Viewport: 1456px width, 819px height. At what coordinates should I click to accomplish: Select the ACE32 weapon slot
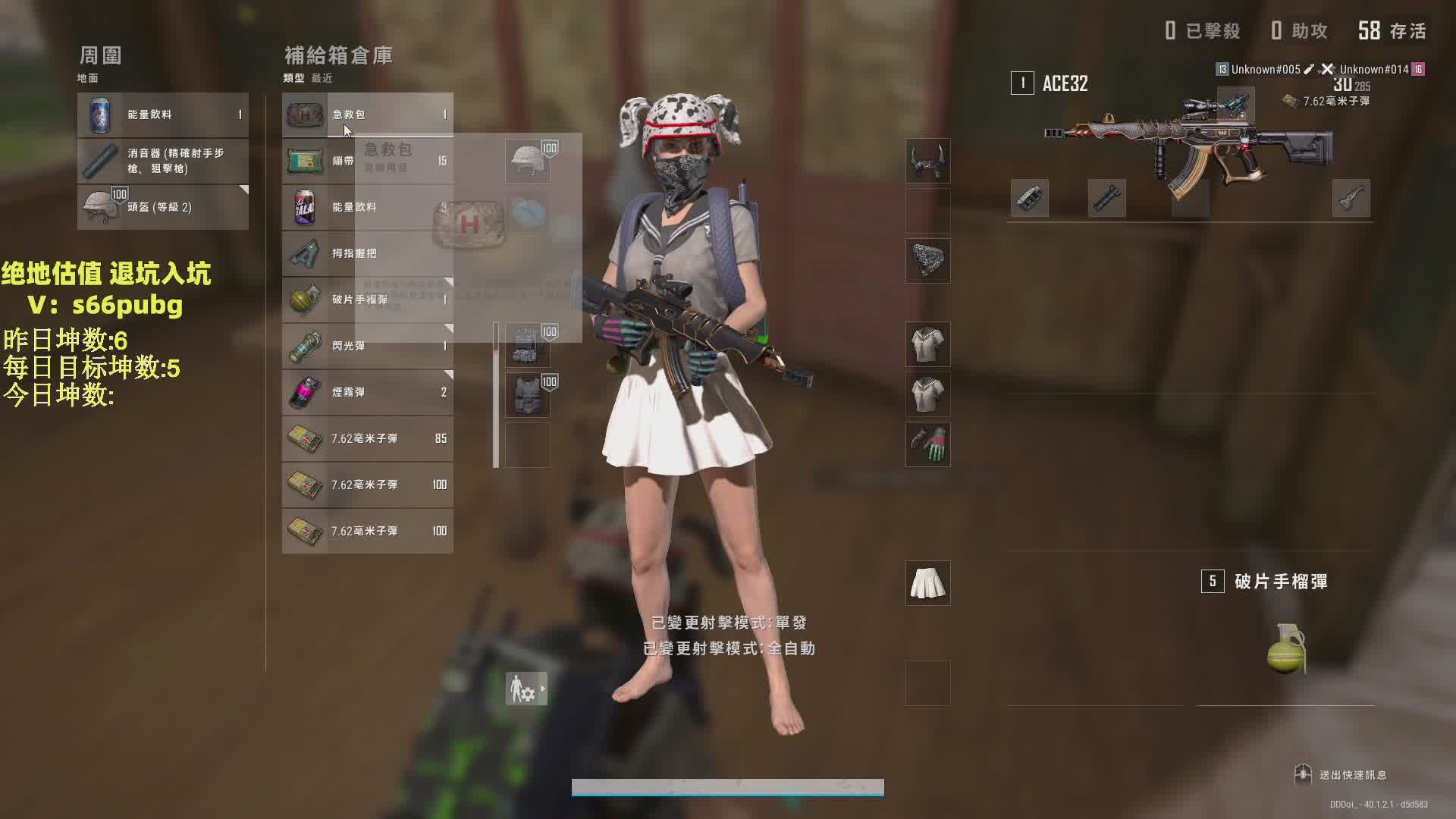point(1189,136)
